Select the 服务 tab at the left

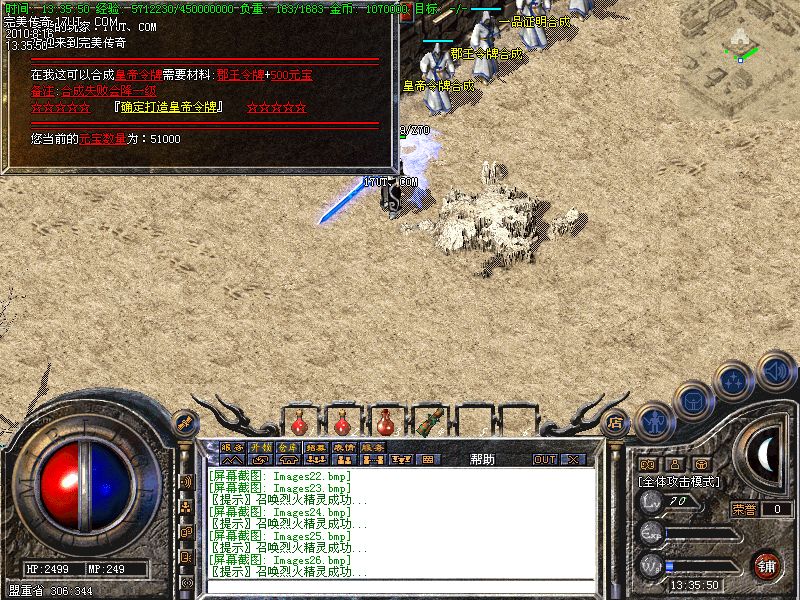(x=231, y=447)
